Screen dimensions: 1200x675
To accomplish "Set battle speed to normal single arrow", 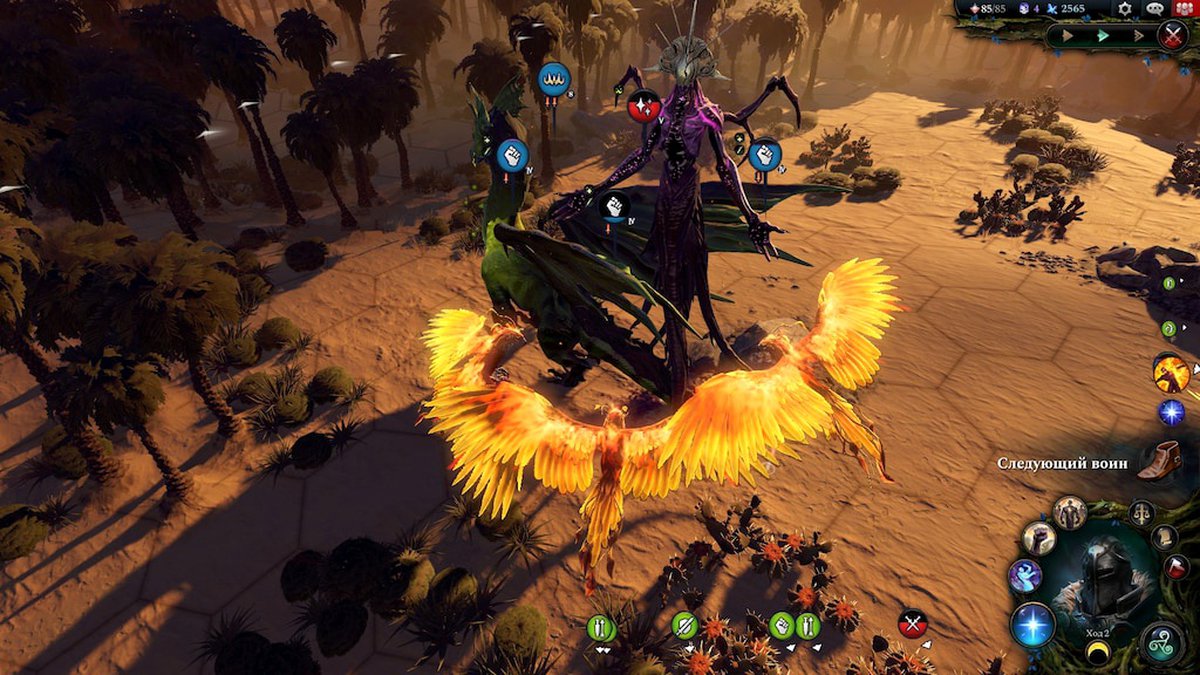I will 1065,36.
